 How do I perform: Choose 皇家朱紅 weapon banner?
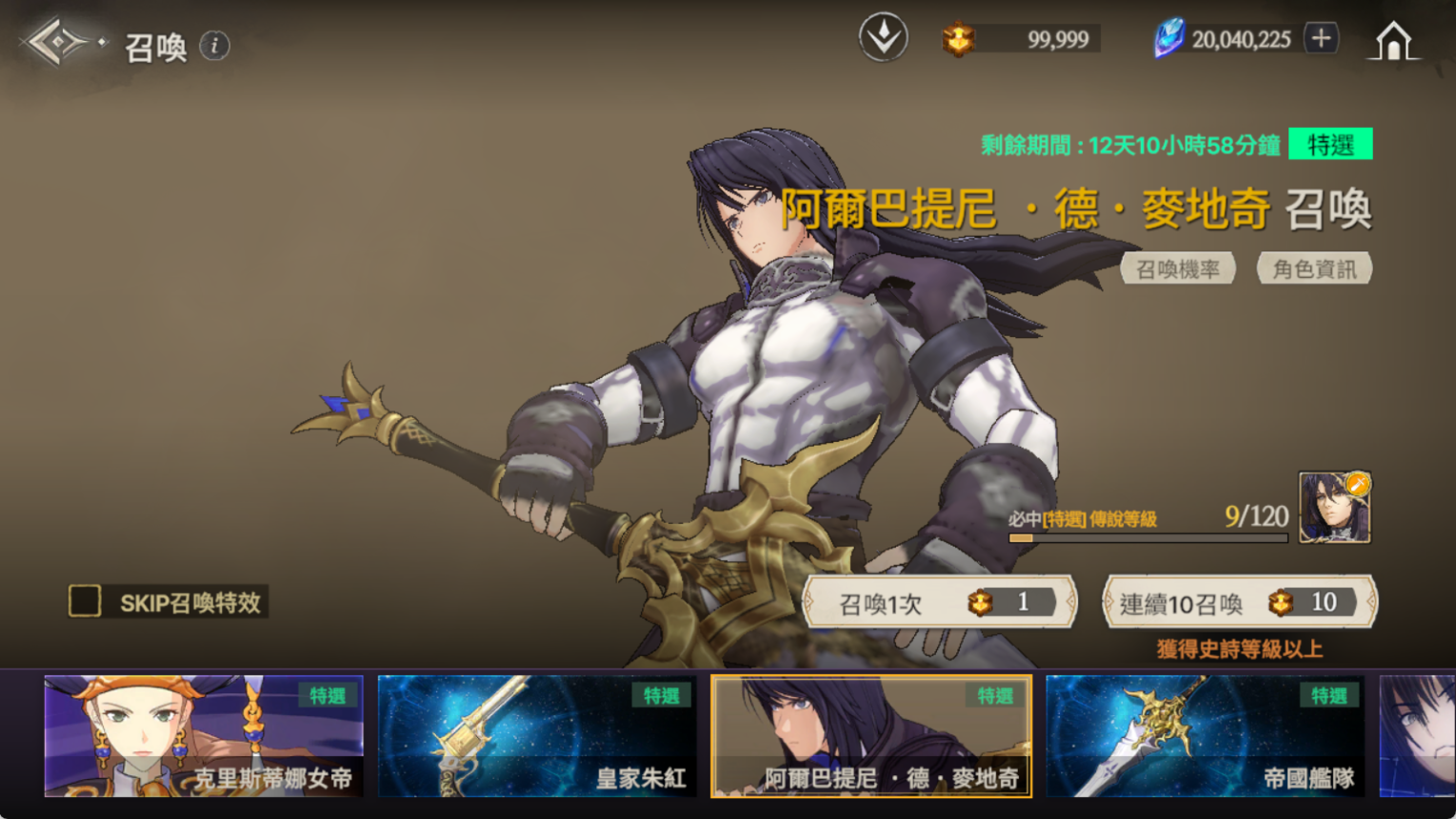537,735
